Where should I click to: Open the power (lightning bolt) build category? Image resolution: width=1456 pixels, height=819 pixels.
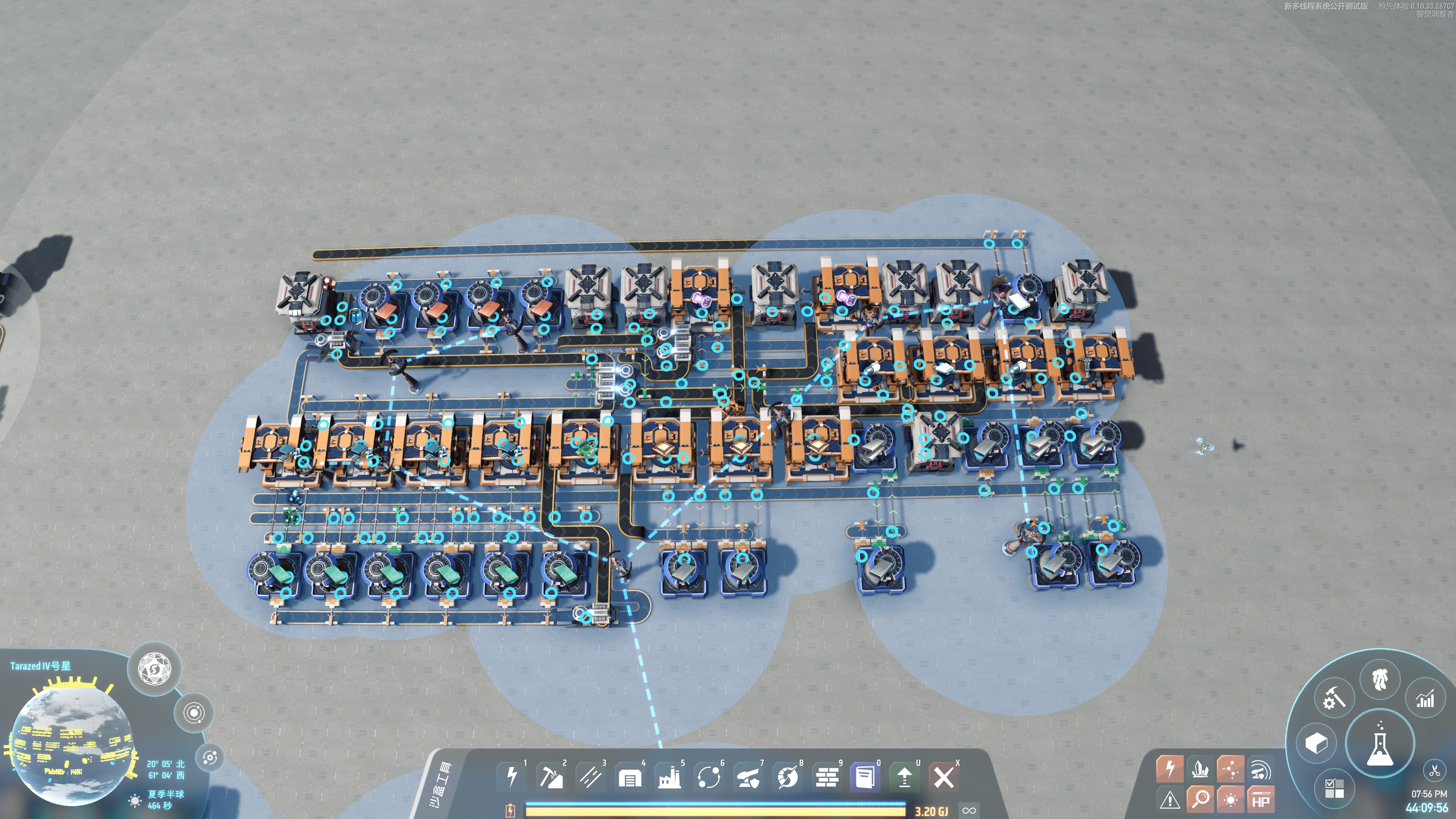click(511, 777)
